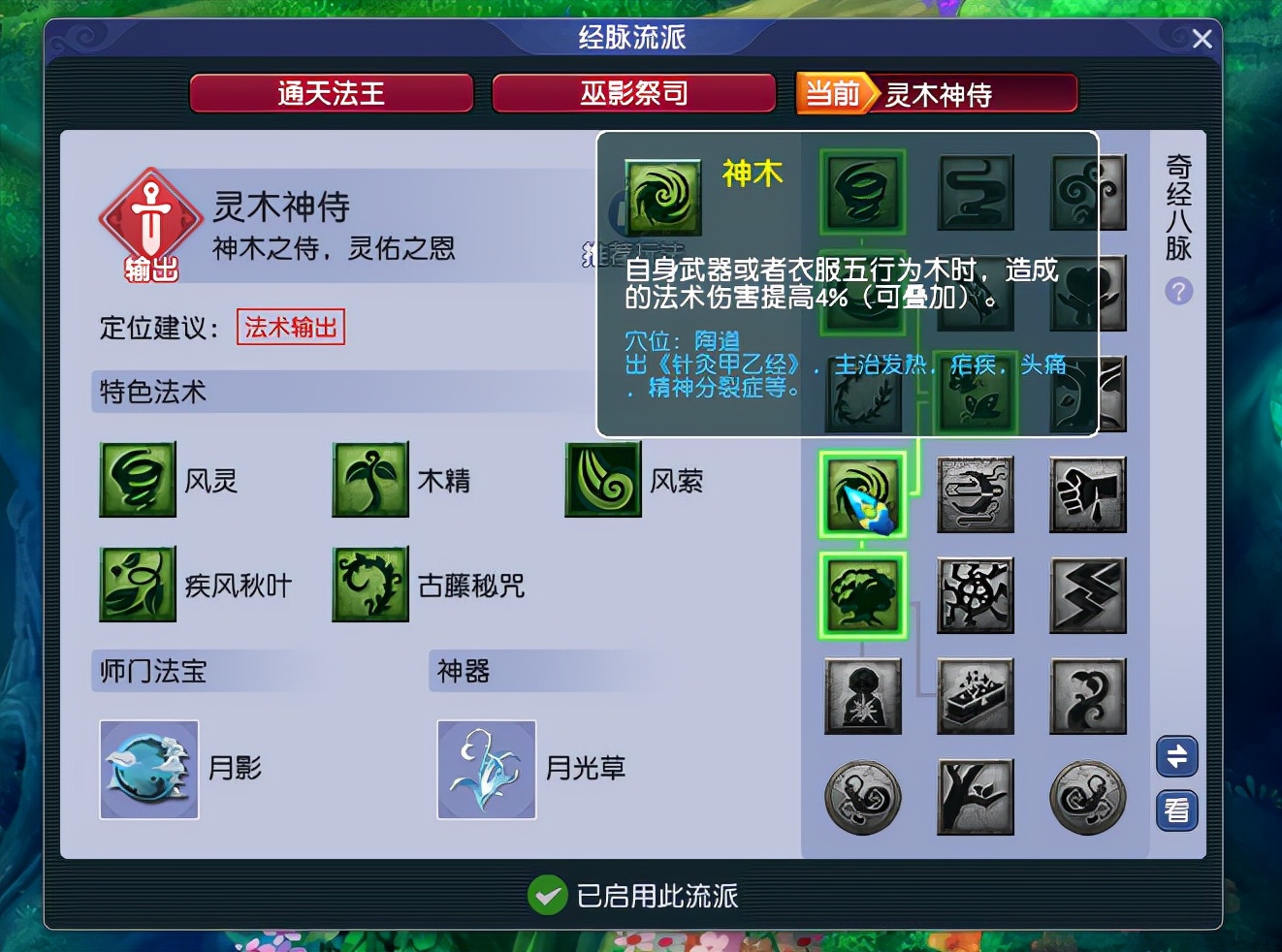
Task: Switch to the 通天法王 tab
Action: [331, 93]
